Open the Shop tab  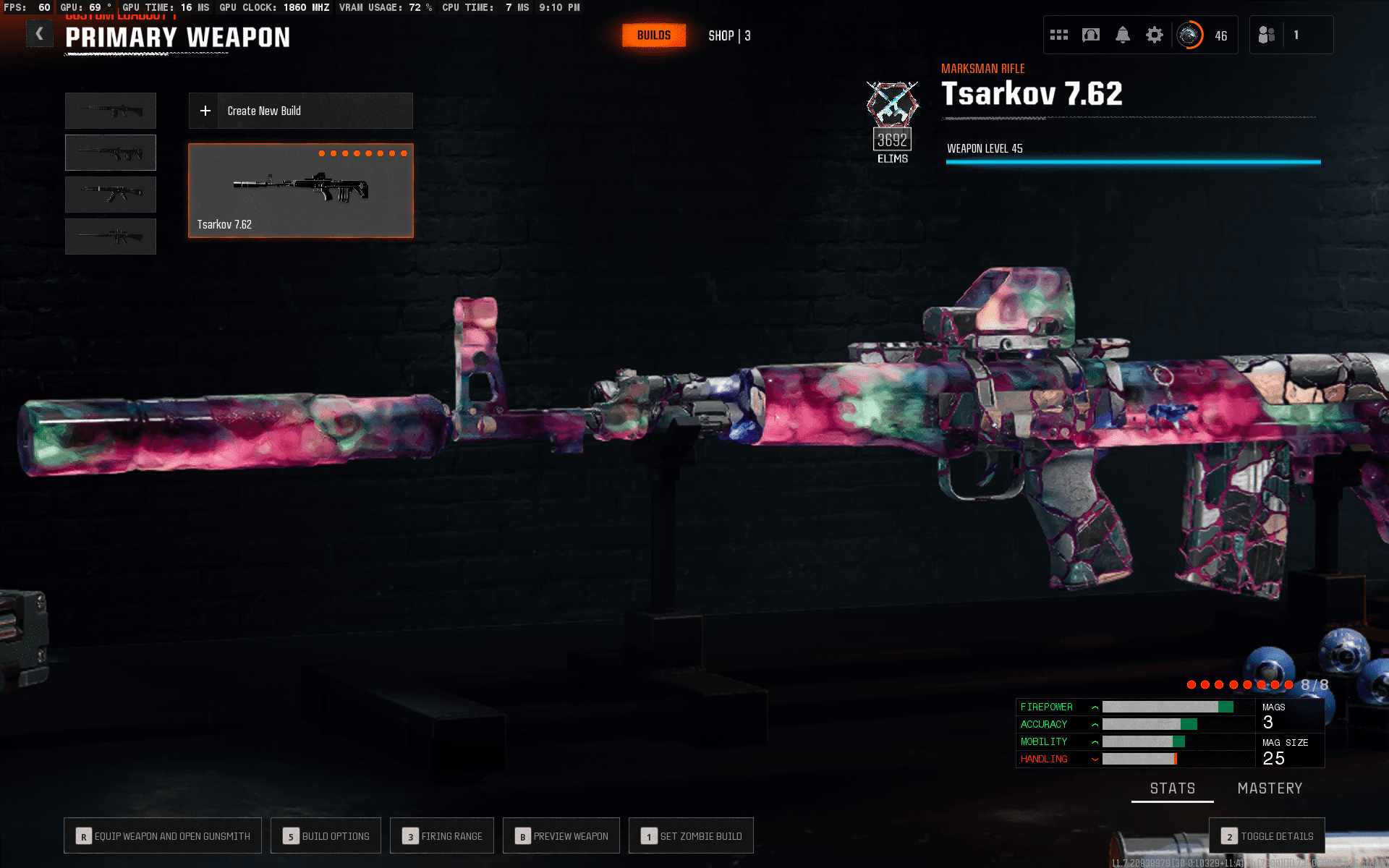(x=729, y=35)
